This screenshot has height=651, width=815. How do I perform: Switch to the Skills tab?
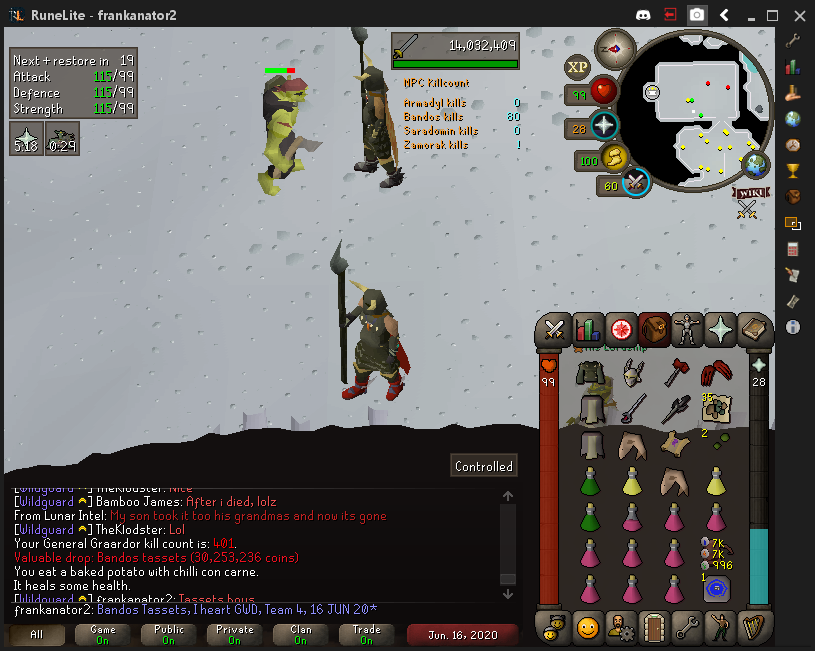pyautogui.click(x=588, y=329)
